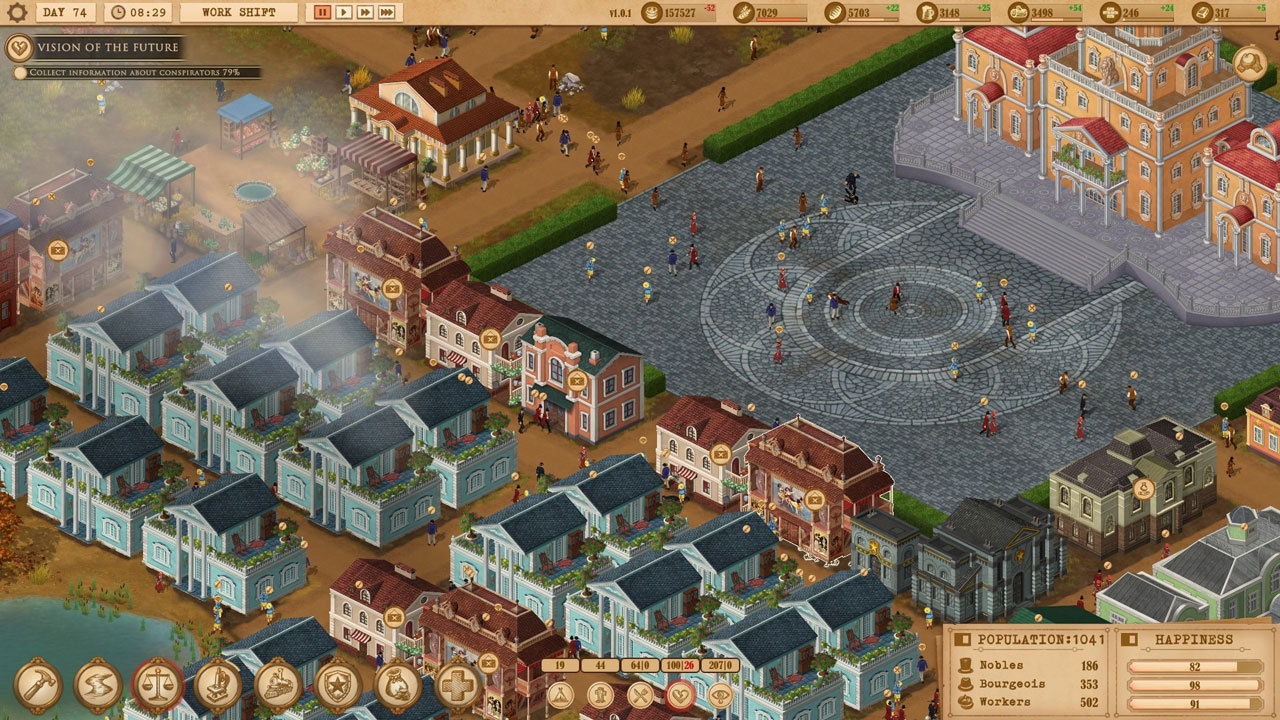Open the scales of justice menu
Viewport: 1280px width, 720px height.
pos(158,685)
